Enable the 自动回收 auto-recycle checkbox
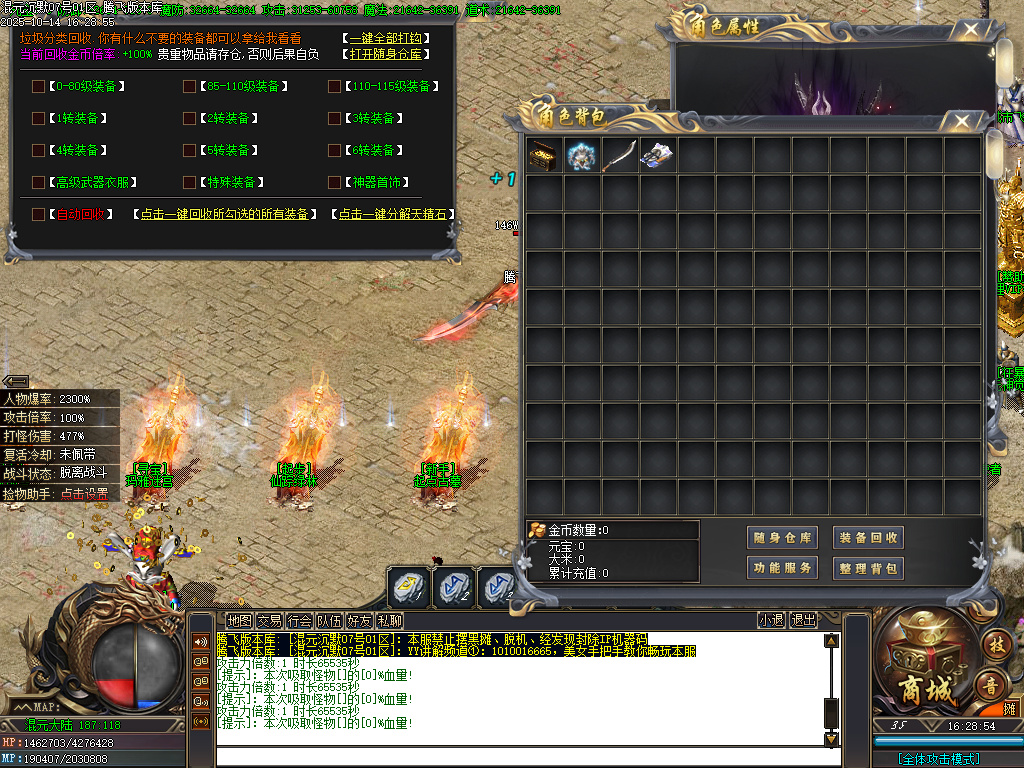Image resolution: width=1024 pixels, height=768 pixels. 38,214
